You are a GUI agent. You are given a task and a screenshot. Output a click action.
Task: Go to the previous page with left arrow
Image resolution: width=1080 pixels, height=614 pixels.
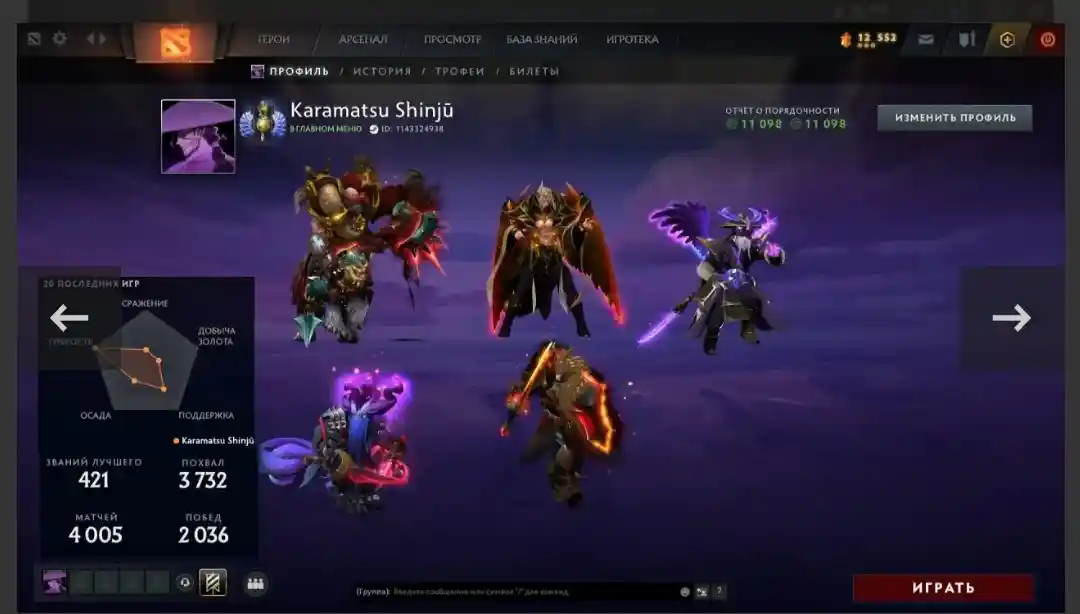coord(69,318)
